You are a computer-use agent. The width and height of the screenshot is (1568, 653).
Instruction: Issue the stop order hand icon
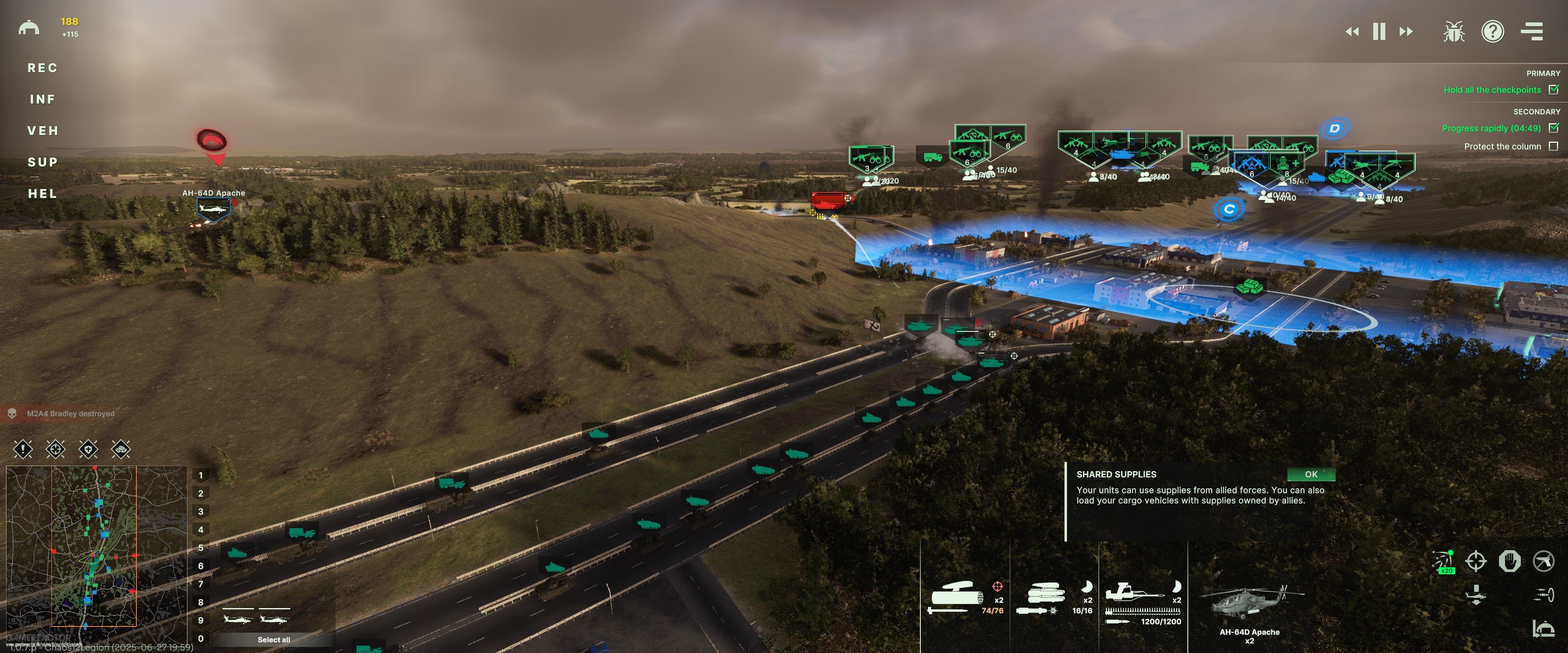1510,560
